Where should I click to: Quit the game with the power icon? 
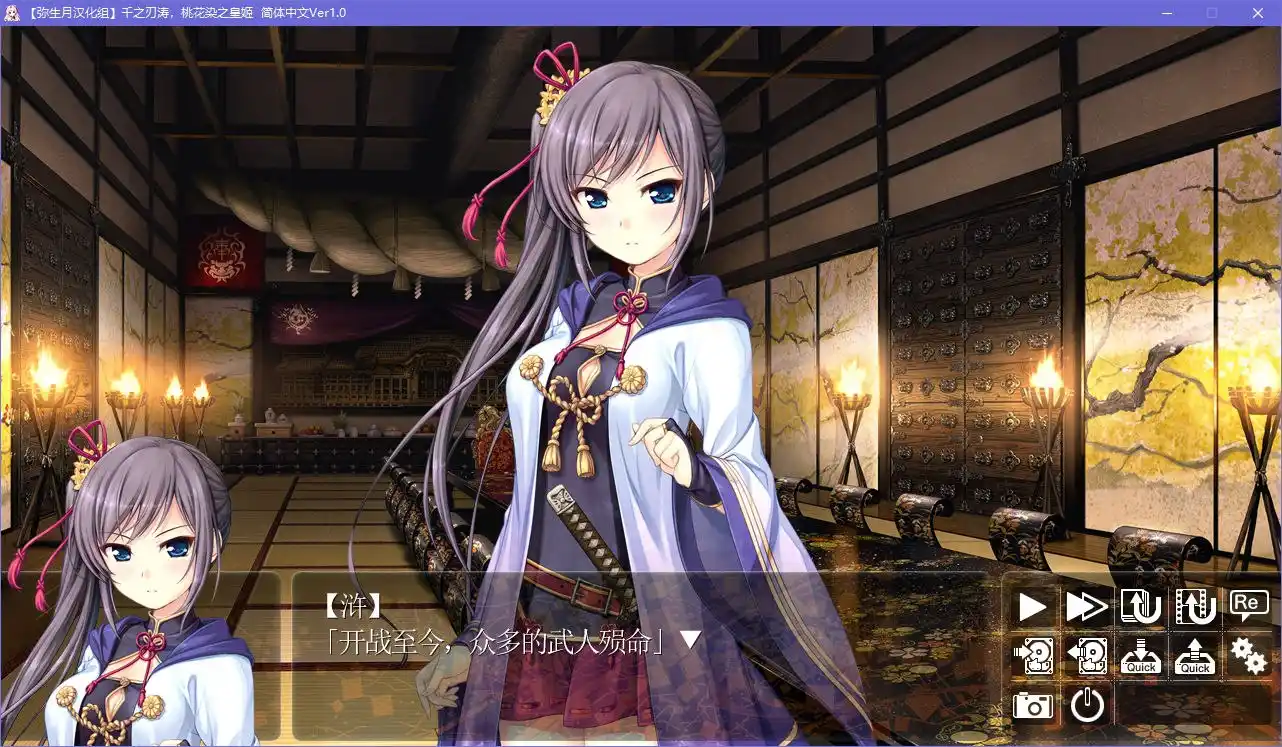click(x=1086, y=706)
